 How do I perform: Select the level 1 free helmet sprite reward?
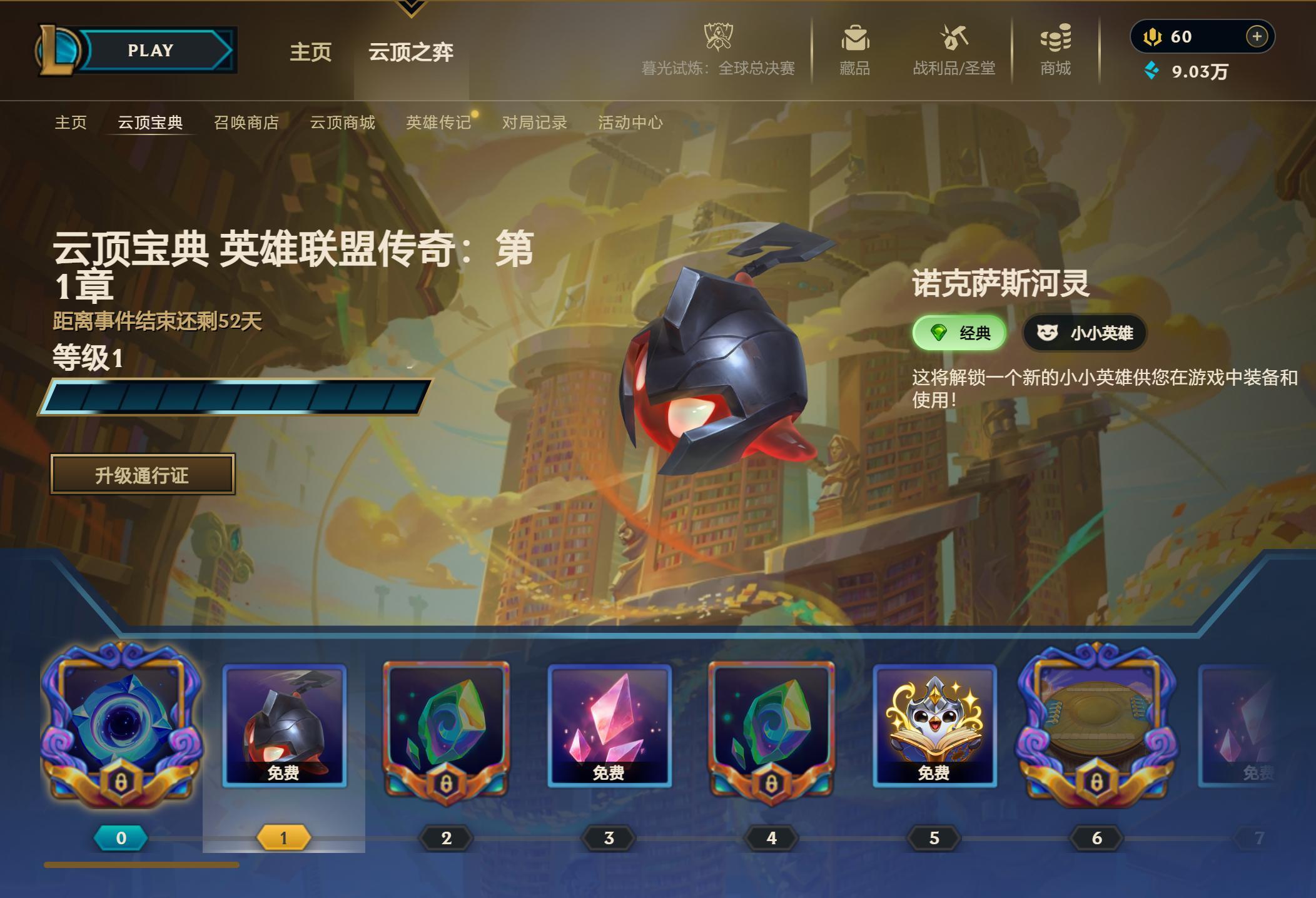[285, 725]
